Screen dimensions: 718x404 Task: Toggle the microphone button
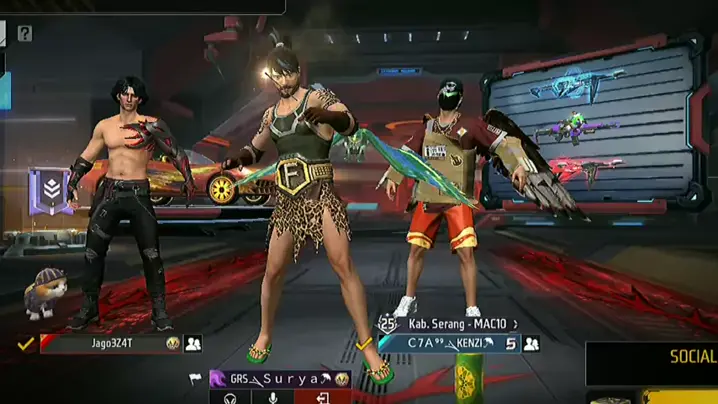(x=274, y=398)
